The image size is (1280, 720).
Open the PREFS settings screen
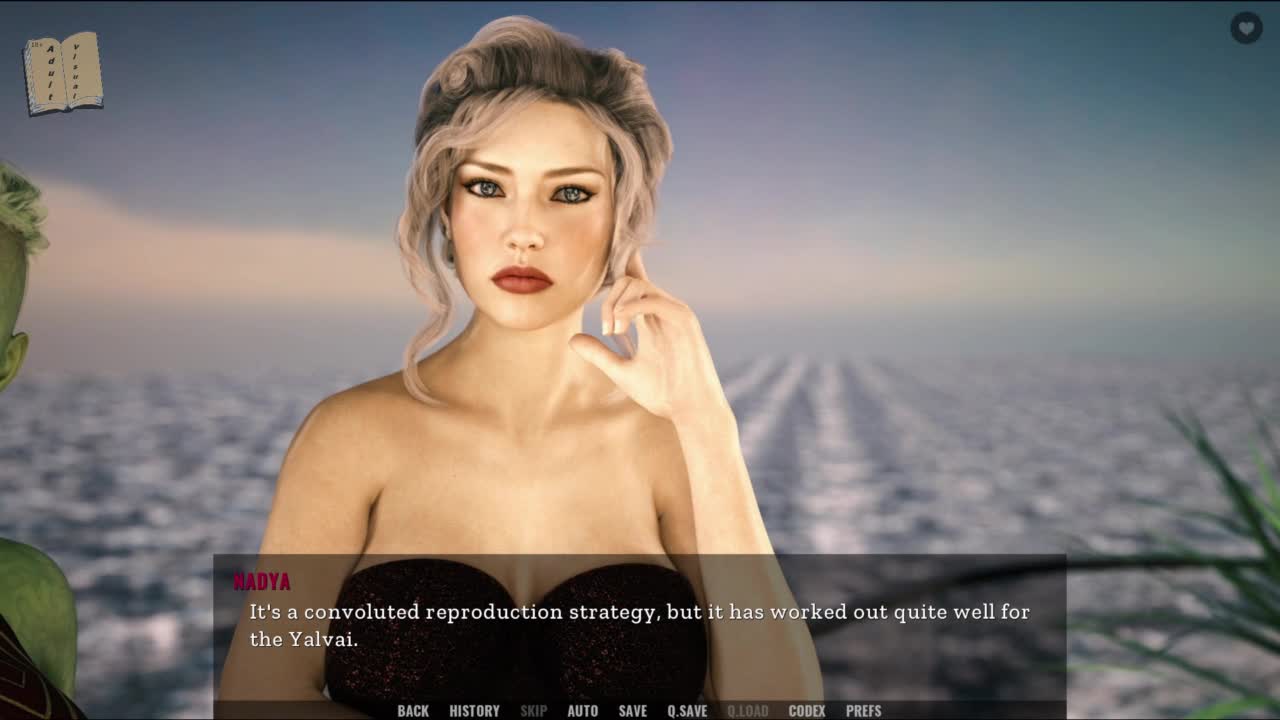click(x=863, y=711)
